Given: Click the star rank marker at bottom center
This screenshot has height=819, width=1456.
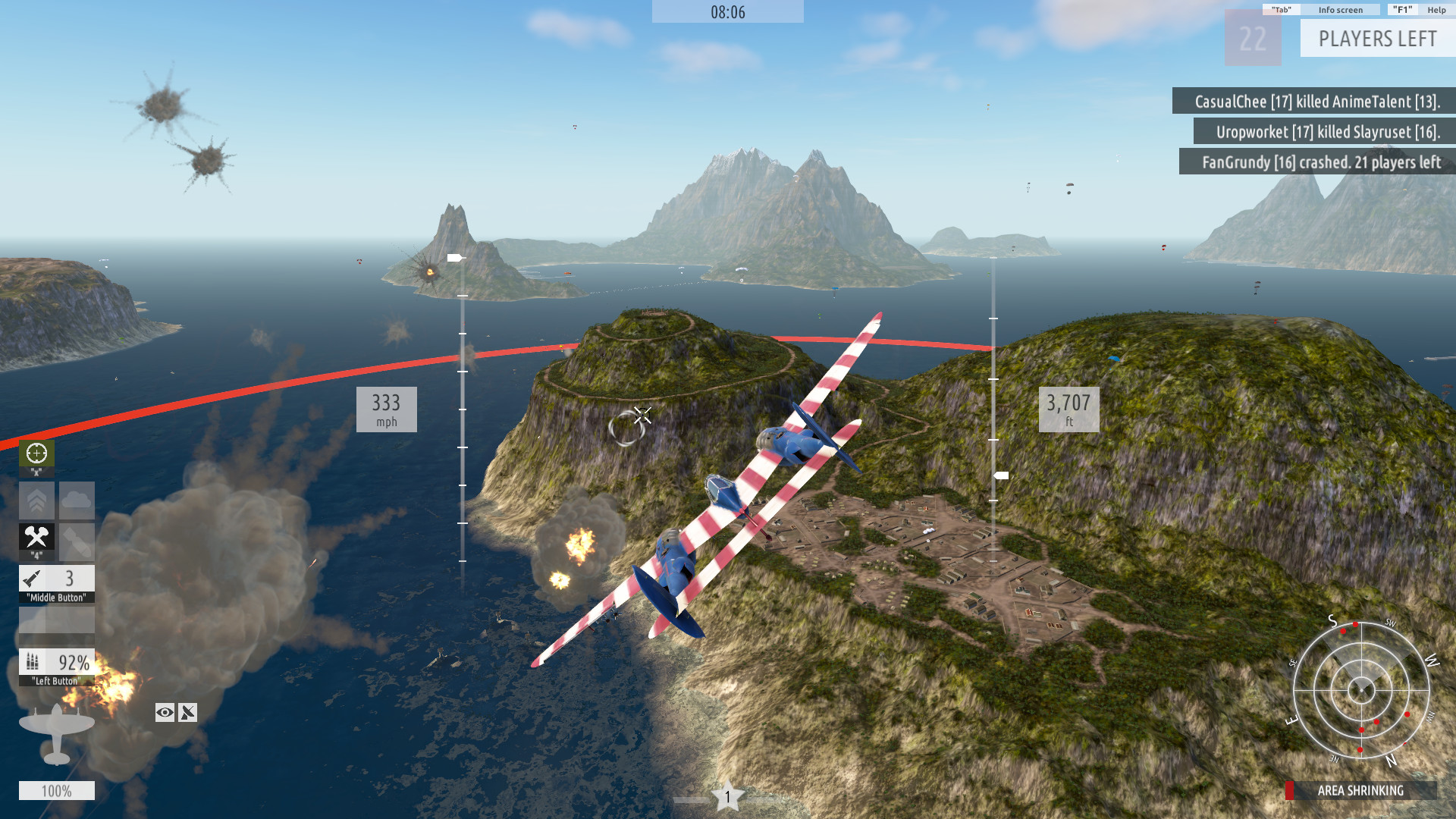Looking at the screenshot, I should pyautogui.click(x=726, y=796).
